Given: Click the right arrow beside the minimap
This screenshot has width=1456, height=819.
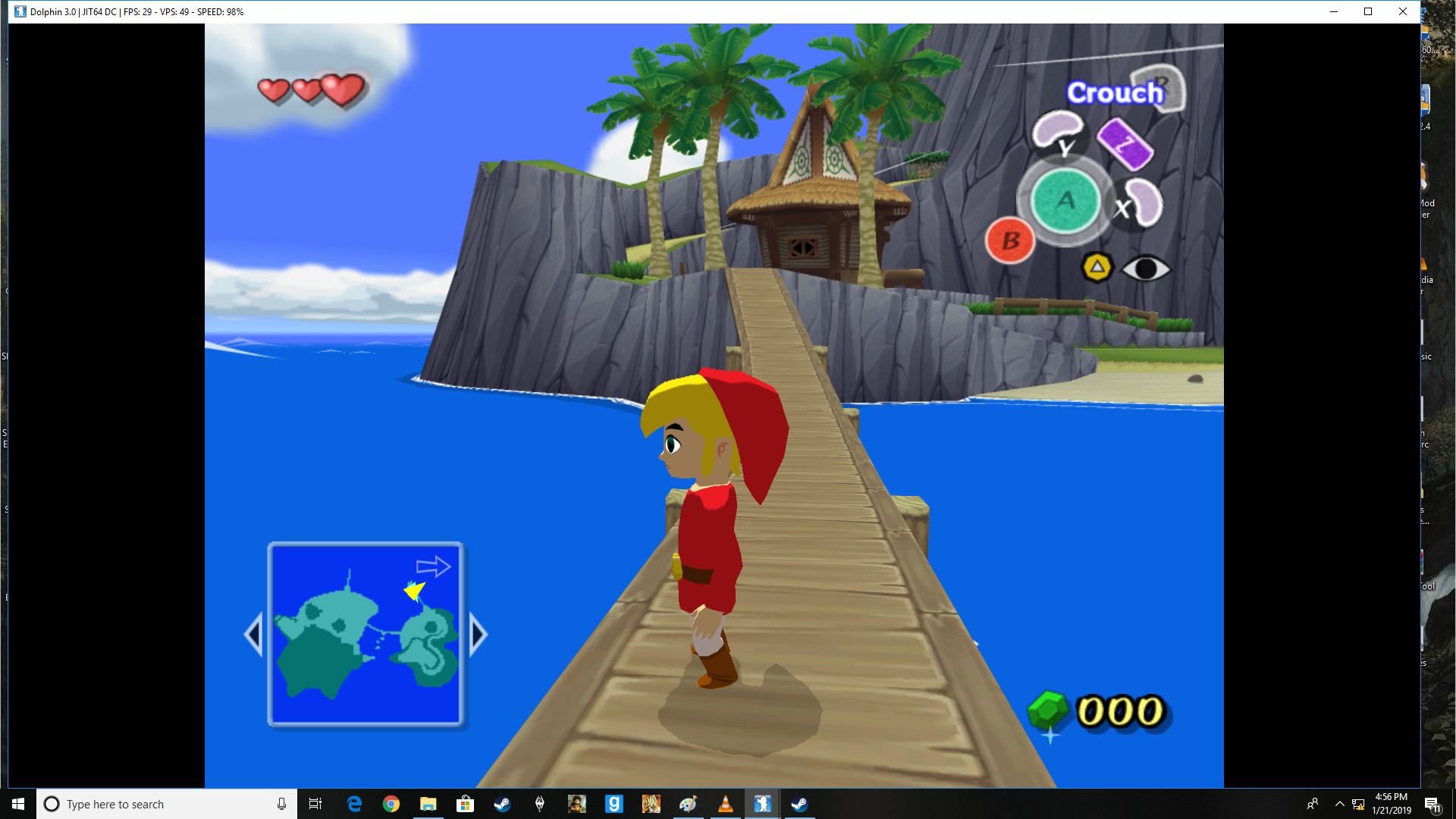Looking at the screenshot, I should point(477,634).
